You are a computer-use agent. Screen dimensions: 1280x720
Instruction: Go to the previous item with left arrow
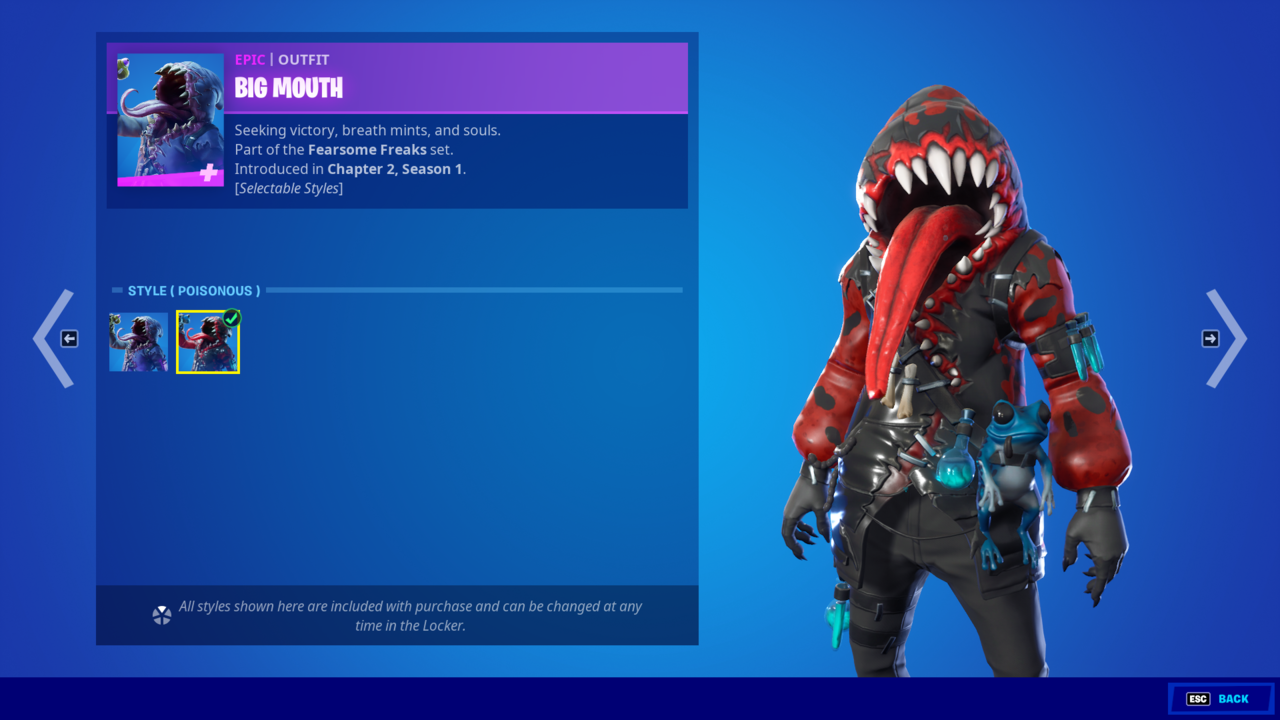tap(56, 339)
